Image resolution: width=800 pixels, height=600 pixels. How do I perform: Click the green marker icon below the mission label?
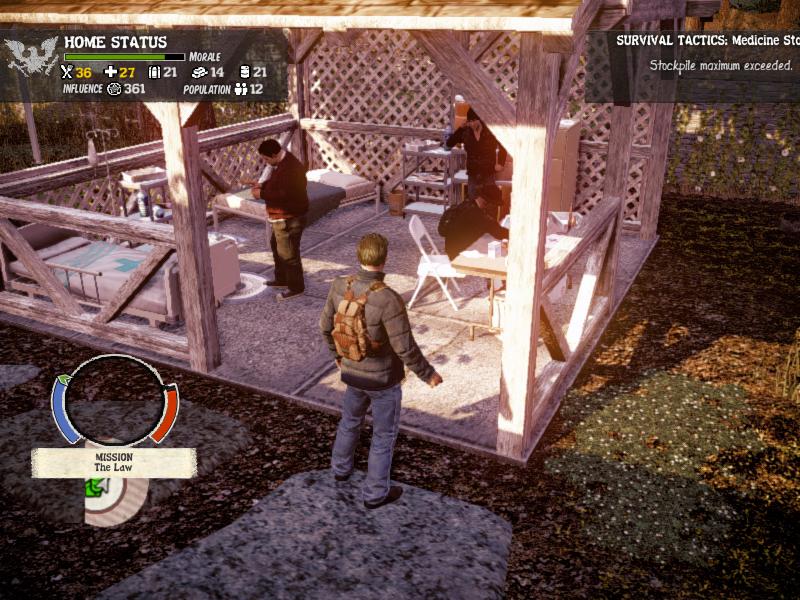(97, 489)
